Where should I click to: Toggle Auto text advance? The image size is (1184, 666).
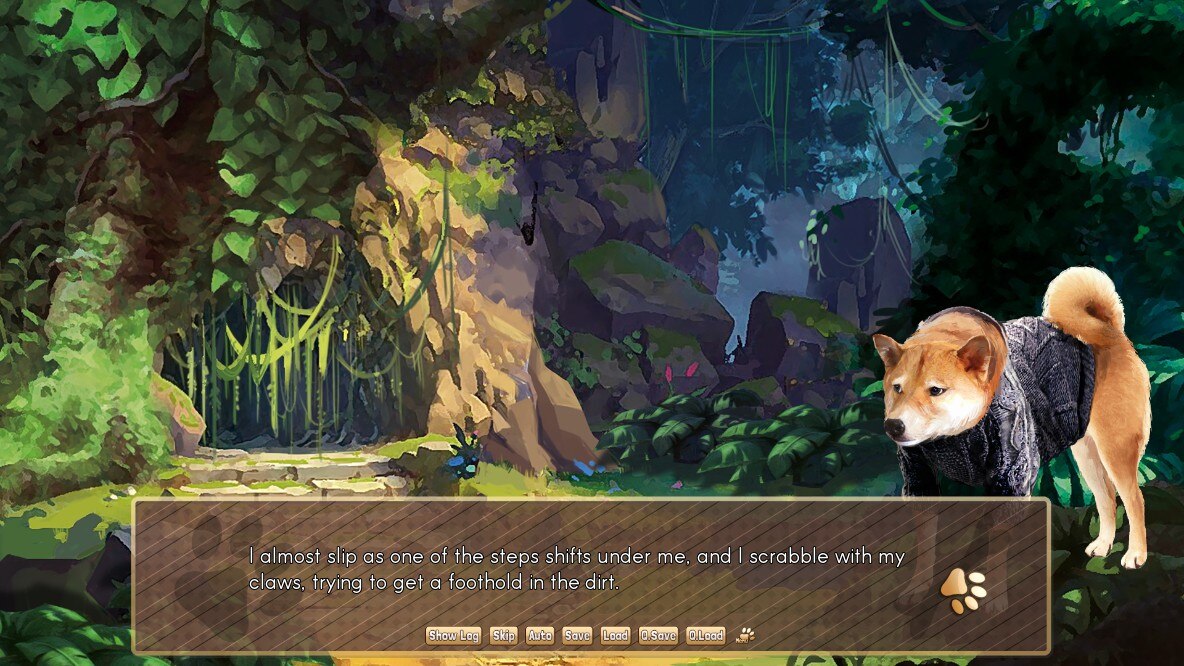coord(540,635)
